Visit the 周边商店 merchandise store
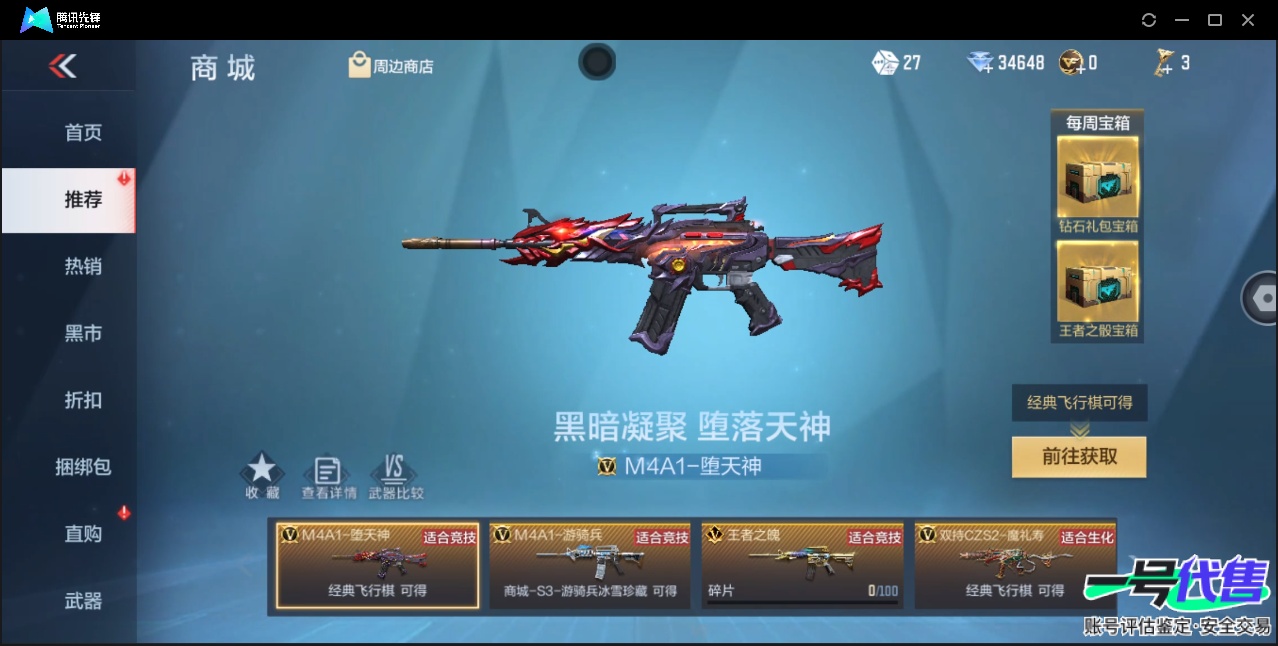1278x646 pixels. coord(391,66)
